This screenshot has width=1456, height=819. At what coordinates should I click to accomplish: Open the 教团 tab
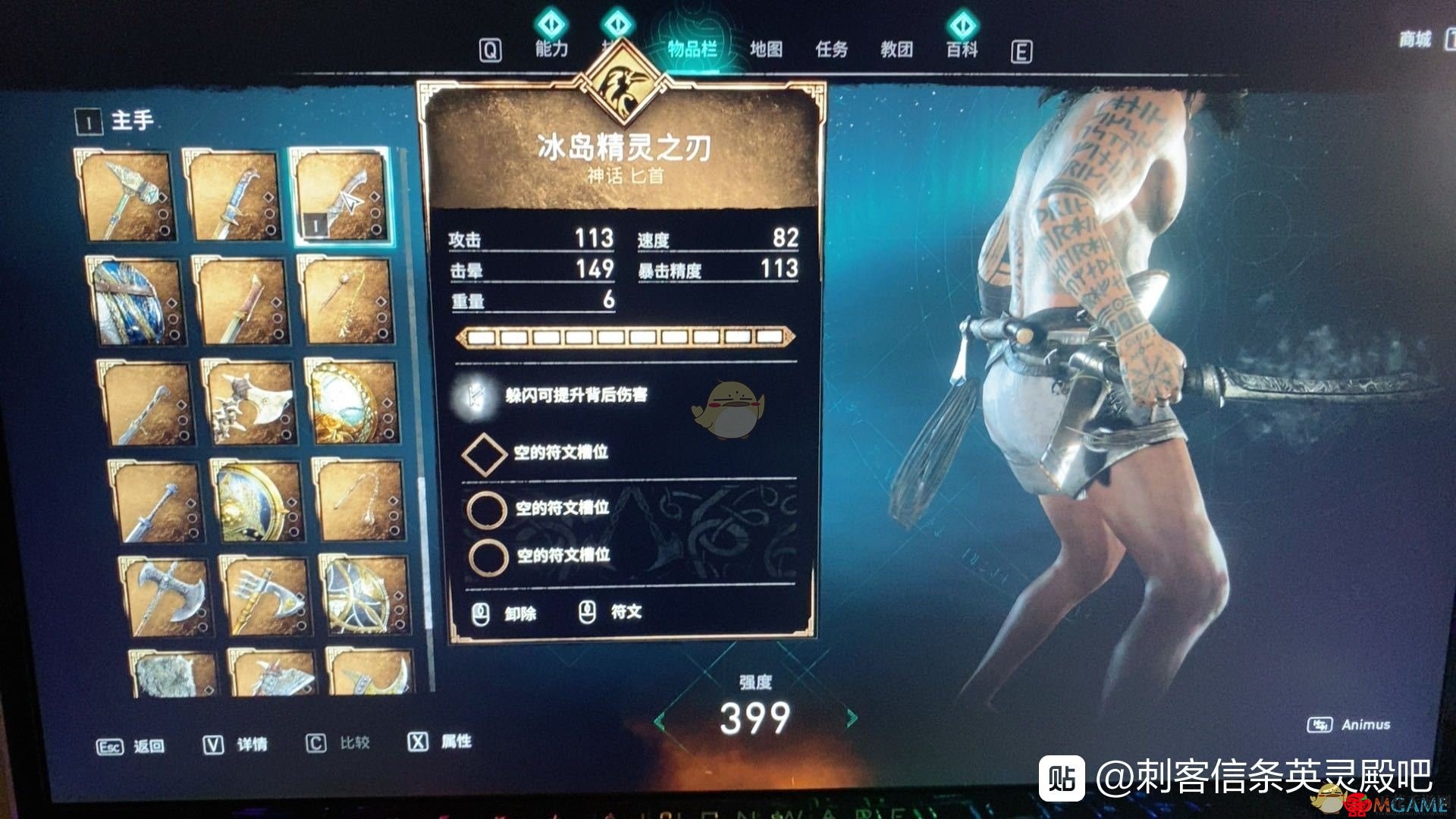tap(899, 48)
